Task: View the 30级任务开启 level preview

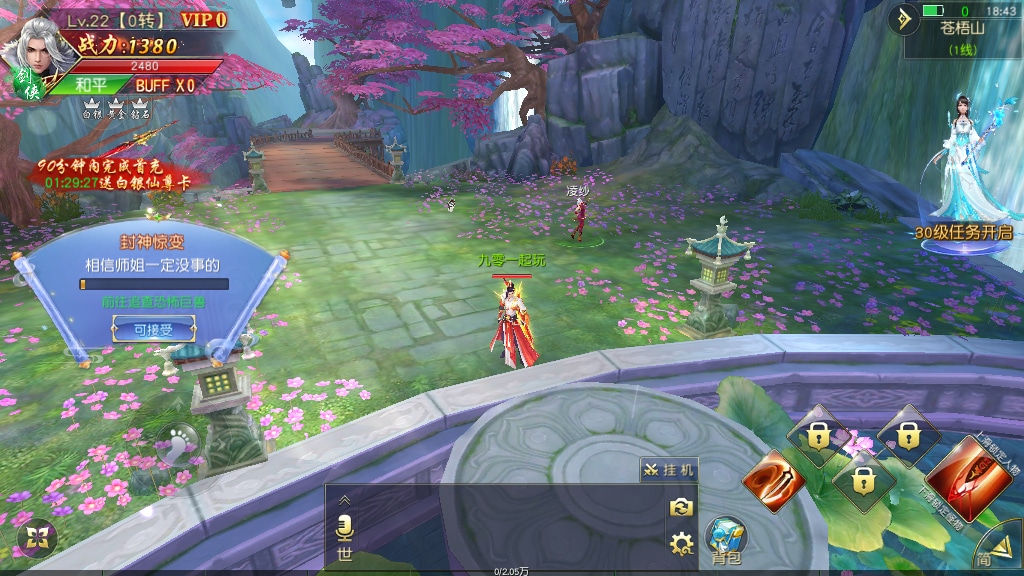Action: [962, 232]
